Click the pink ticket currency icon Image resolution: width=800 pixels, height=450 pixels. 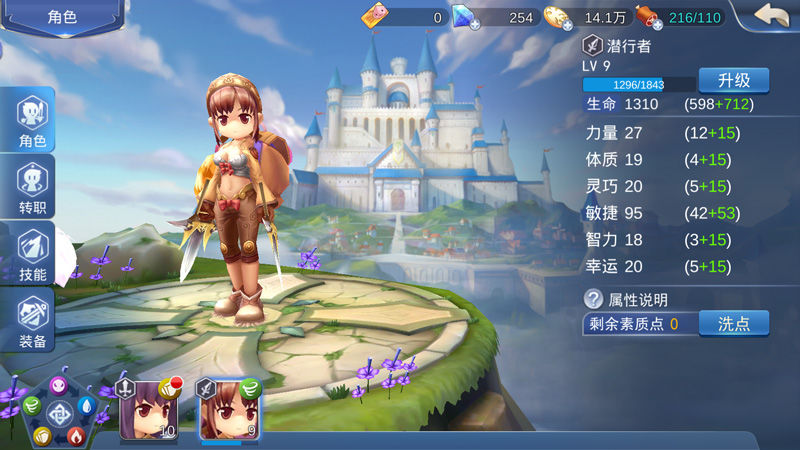pos(375,16)
